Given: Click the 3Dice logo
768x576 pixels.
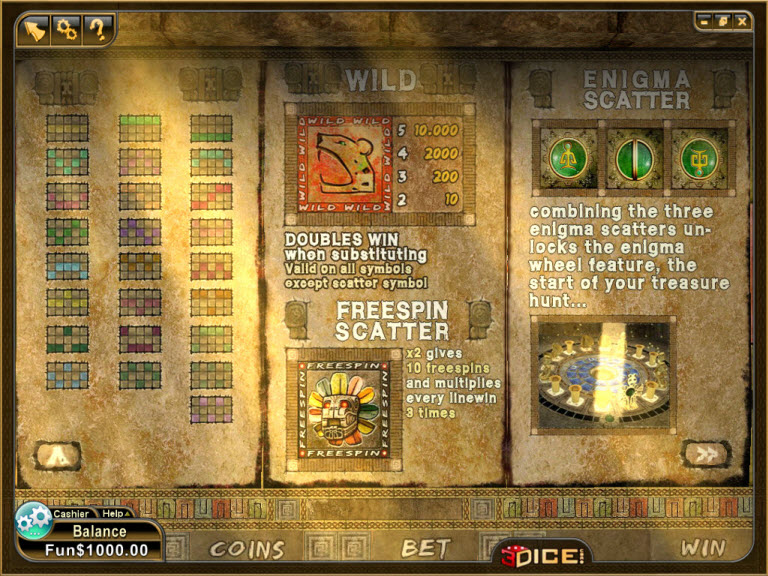Looking at the screenshot, I should 541,550.
